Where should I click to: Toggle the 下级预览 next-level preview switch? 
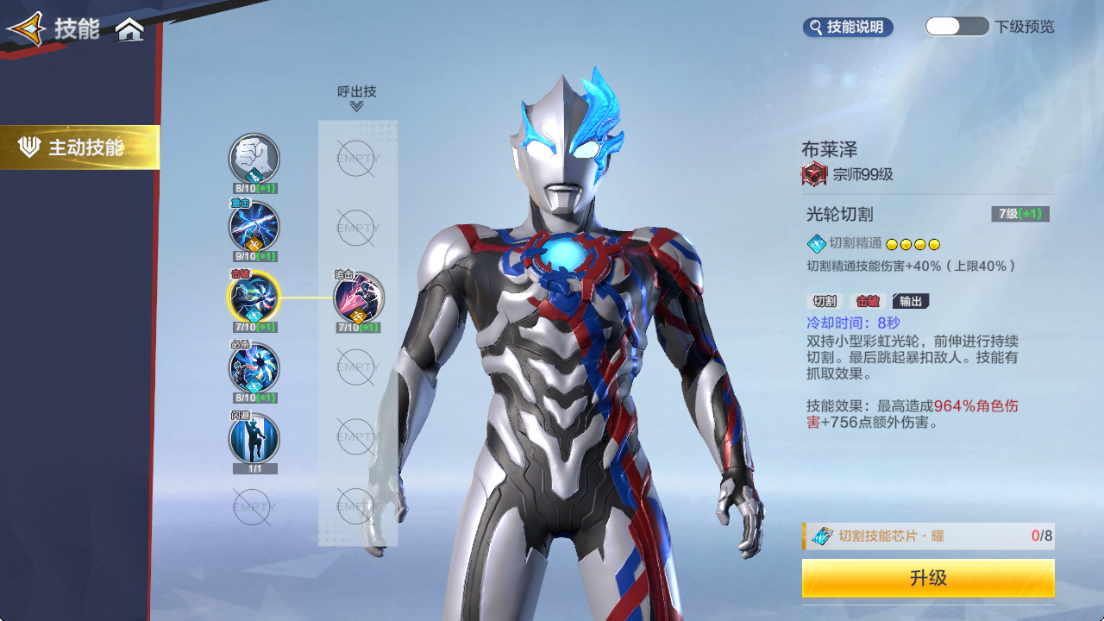[956, 27]
